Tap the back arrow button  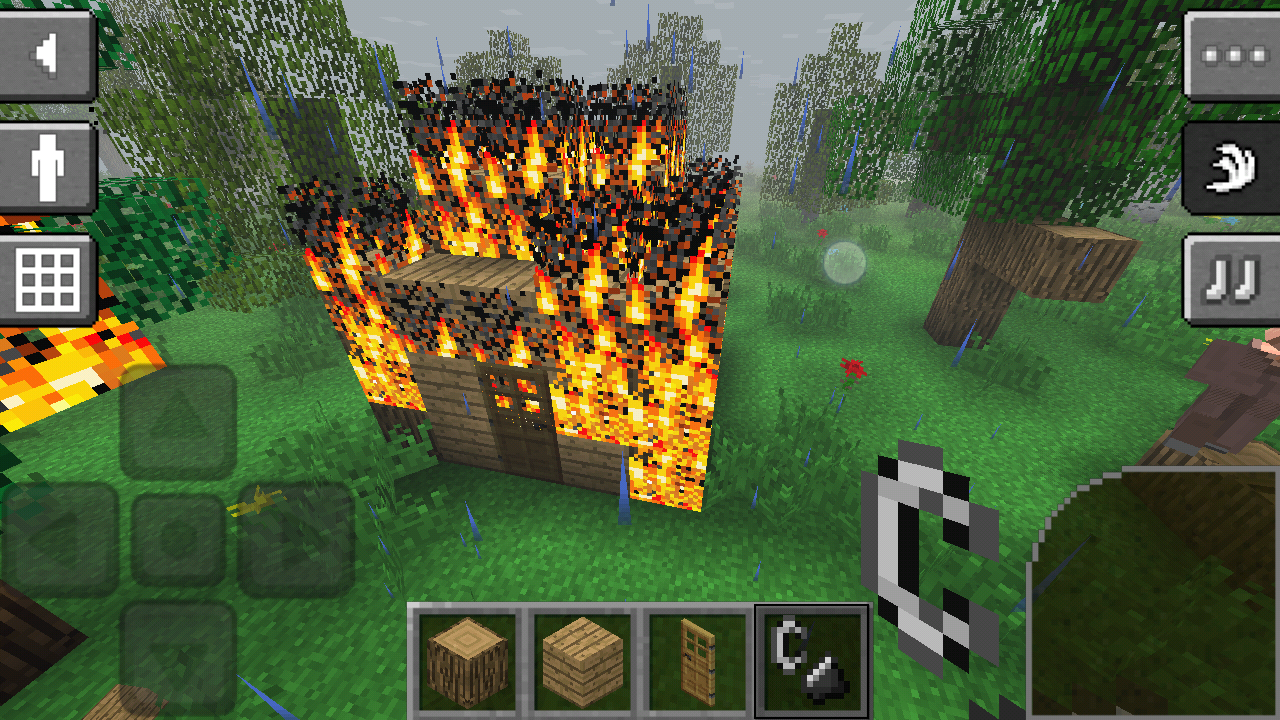pyautogui.click(x=47, y=54)
